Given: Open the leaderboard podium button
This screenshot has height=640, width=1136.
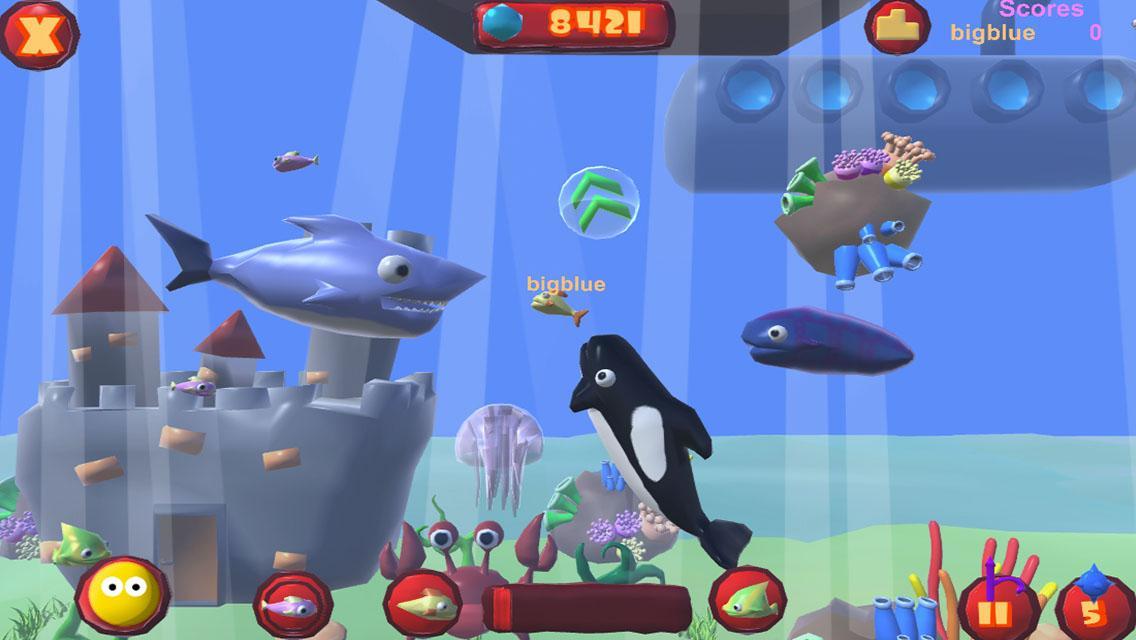Looking at the screenshot, I should 897,25.
